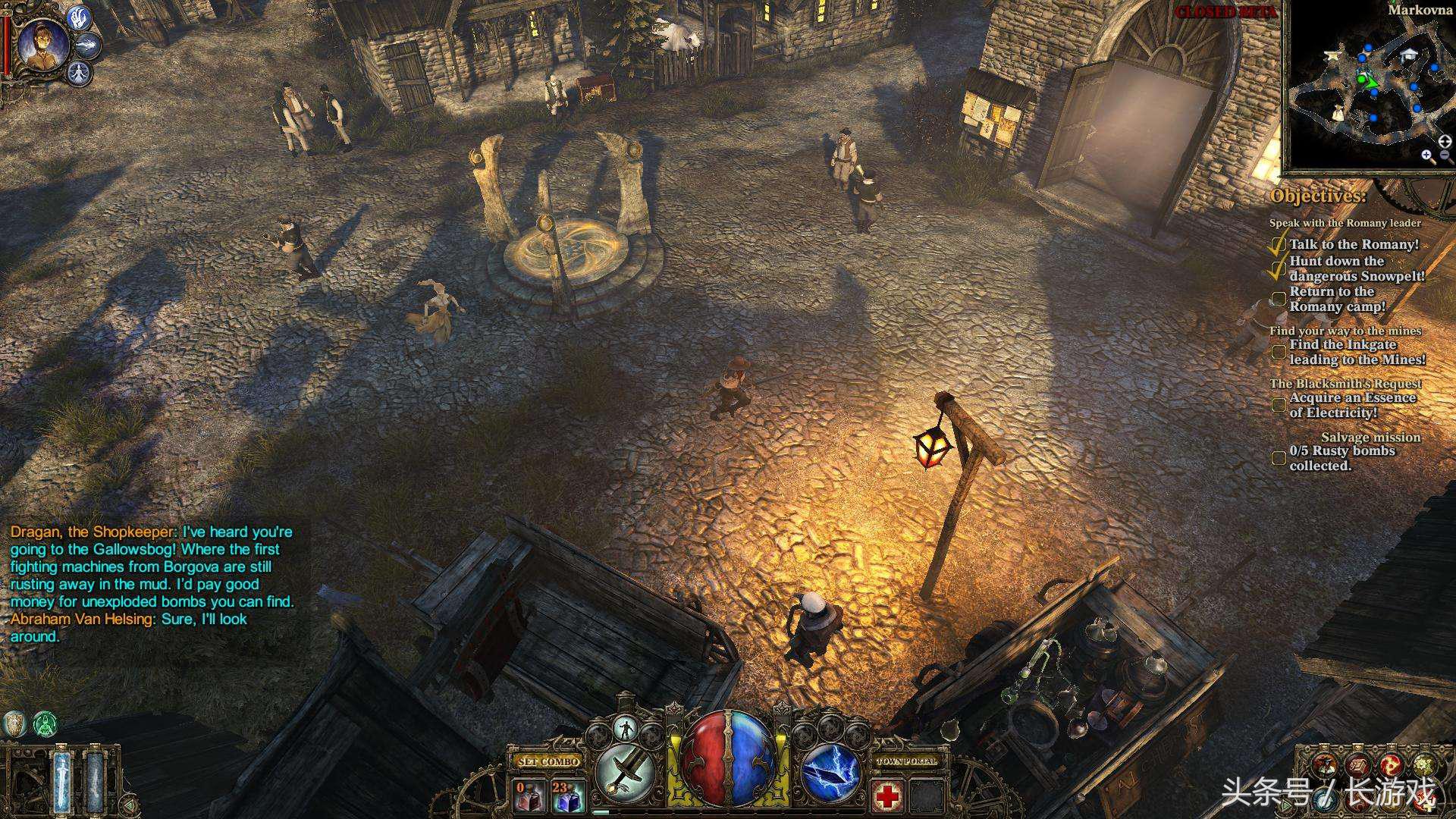Click the 'Return to the Romany camp!' objective
Viewport: 1456px width, 819px height.
coord(1338,299)
